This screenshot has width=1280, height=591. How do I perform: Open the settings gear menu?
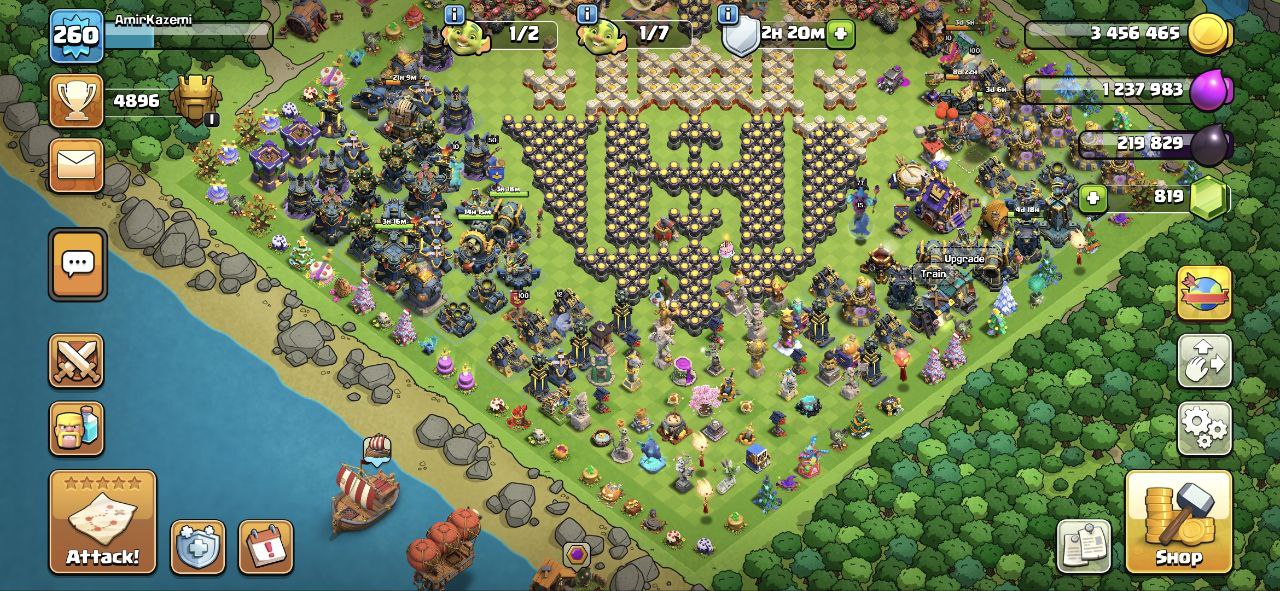[x=1204, y=428]
